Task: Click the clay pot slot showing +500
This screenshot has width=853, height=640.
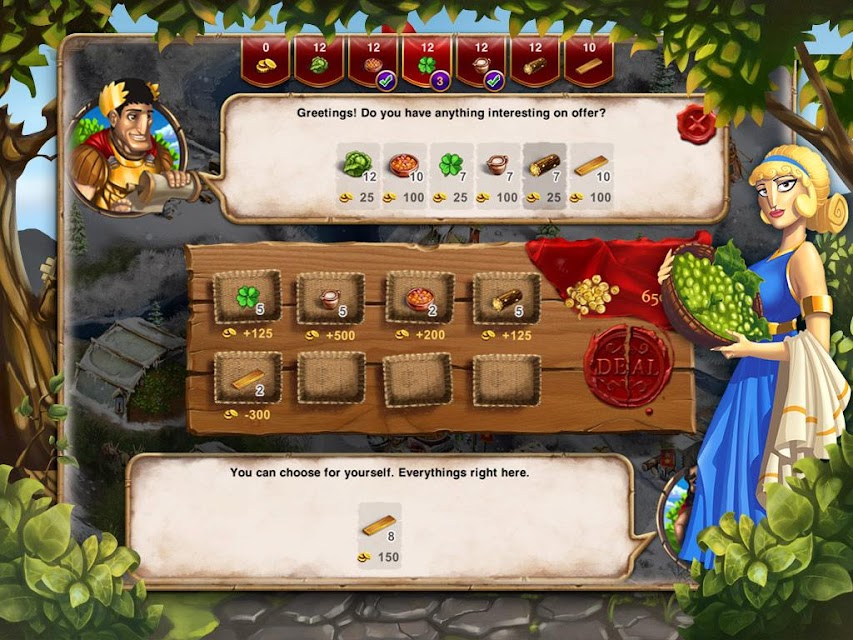Action: 330,298
